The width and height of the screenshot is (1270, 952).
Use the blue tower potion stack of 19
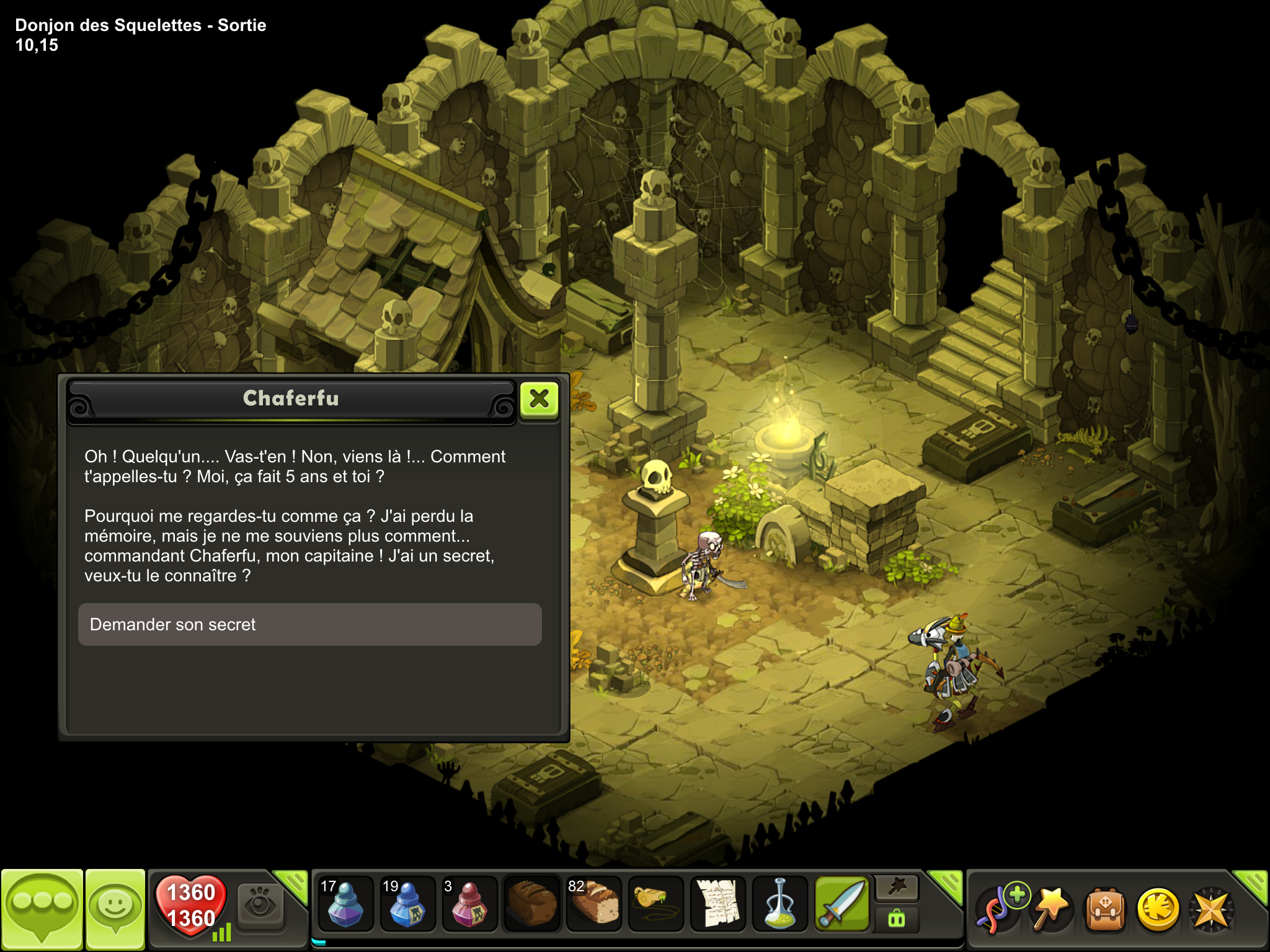click(x=407, y=904)
